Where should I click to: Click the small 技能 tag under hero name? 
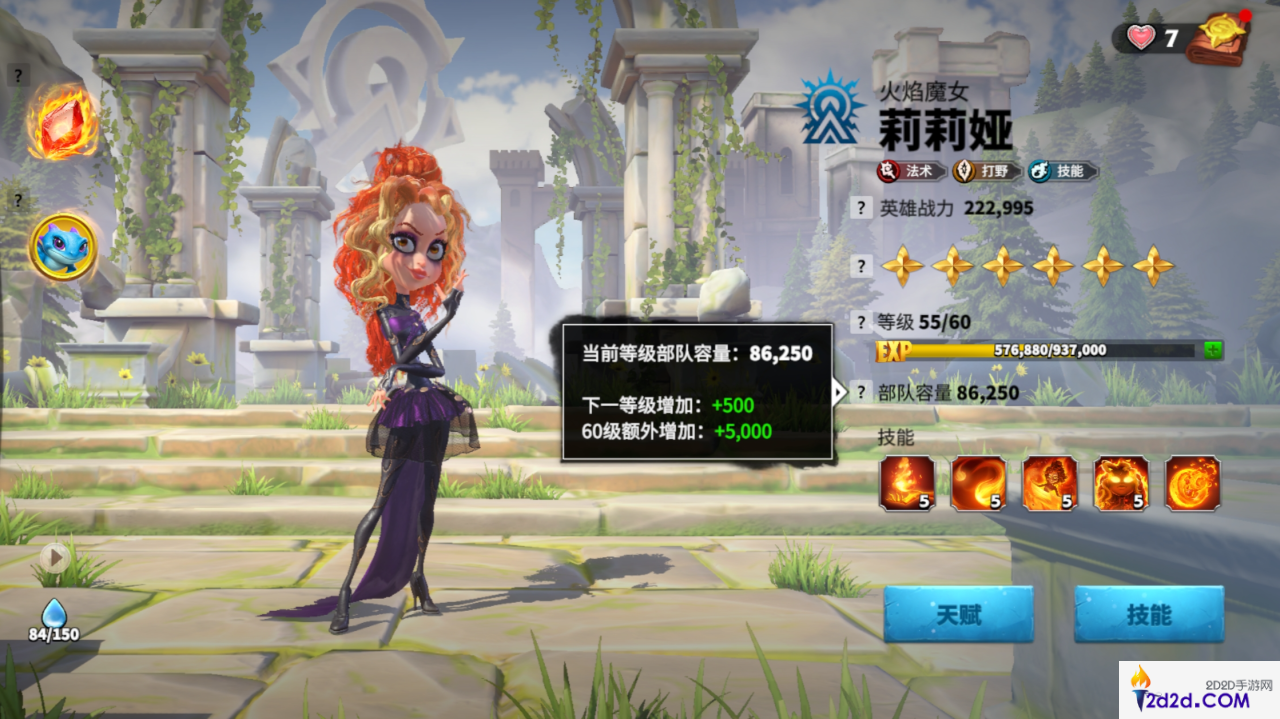(1062, 171)
